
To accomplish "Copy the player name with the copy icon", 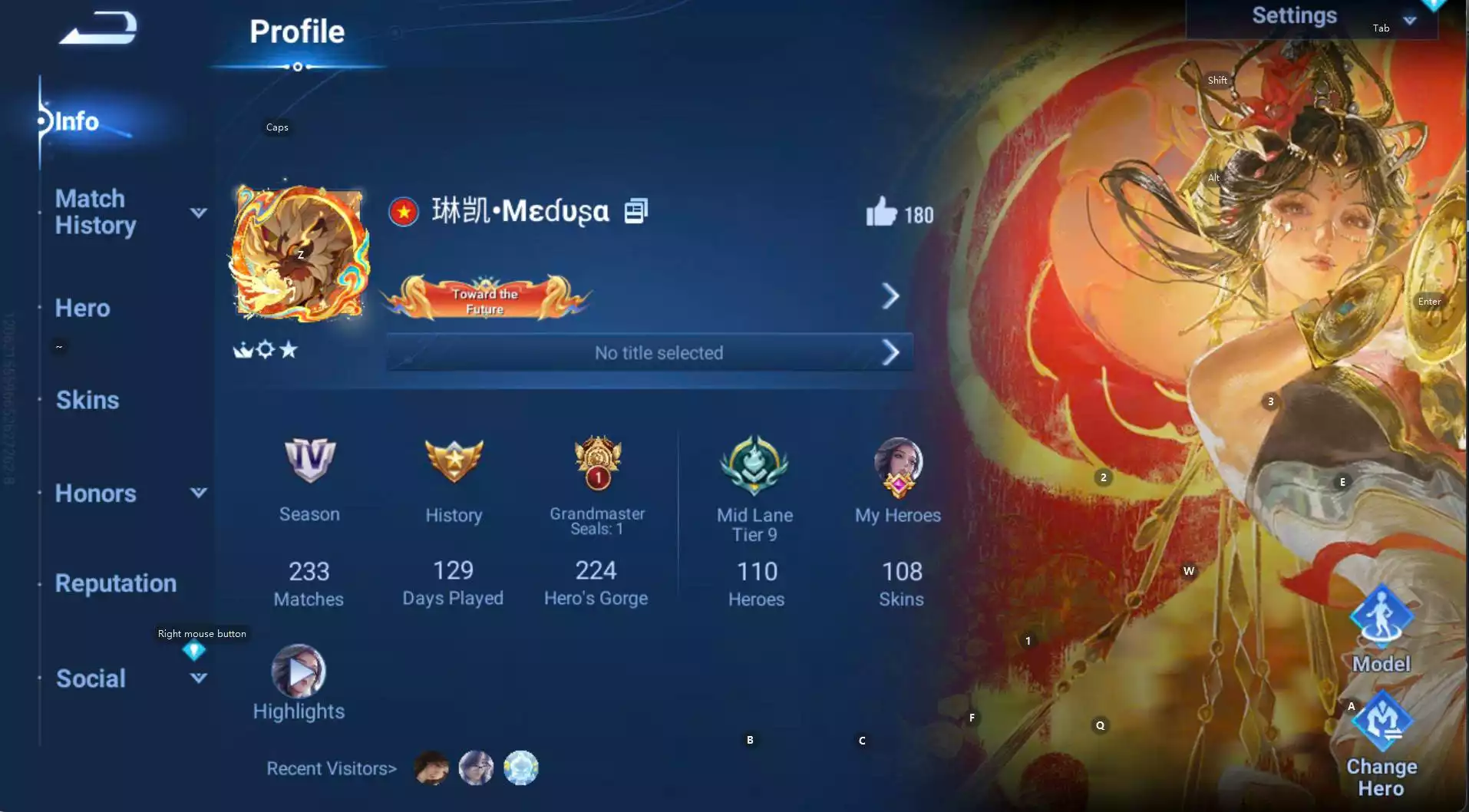I will coord(636,211).
